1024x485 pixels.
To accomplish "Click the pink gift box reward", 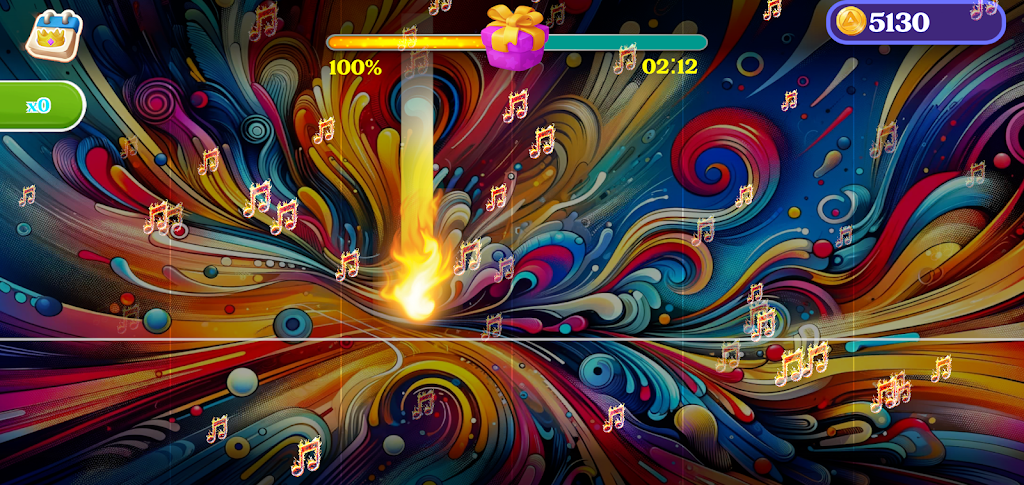I will [514, 38].
